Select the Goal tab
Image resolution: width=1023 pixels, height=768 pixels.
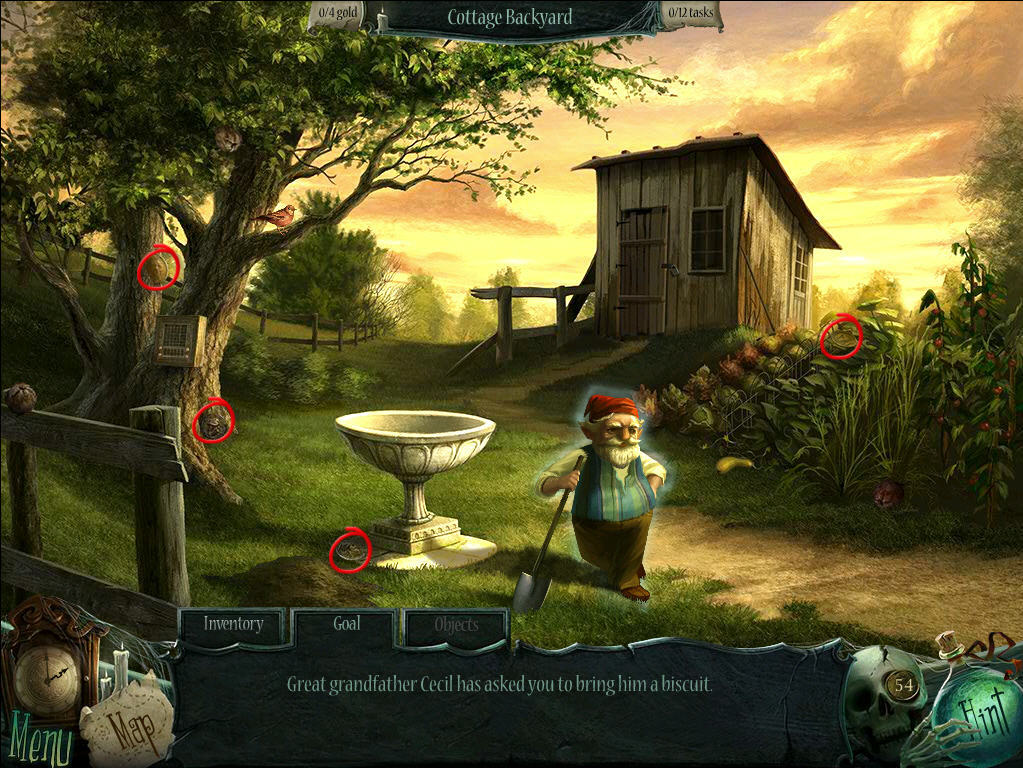(x=346, y=625)
